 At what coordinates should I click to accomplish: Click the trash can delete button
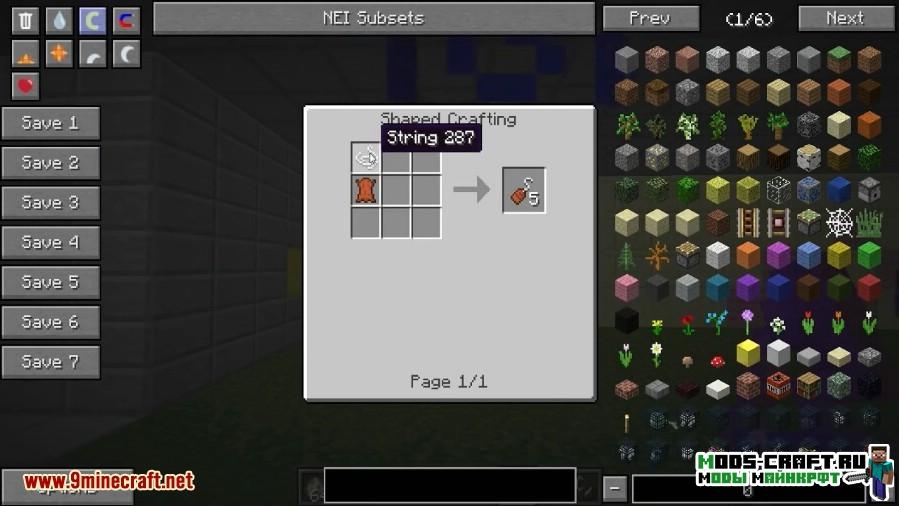coord(25,19)
